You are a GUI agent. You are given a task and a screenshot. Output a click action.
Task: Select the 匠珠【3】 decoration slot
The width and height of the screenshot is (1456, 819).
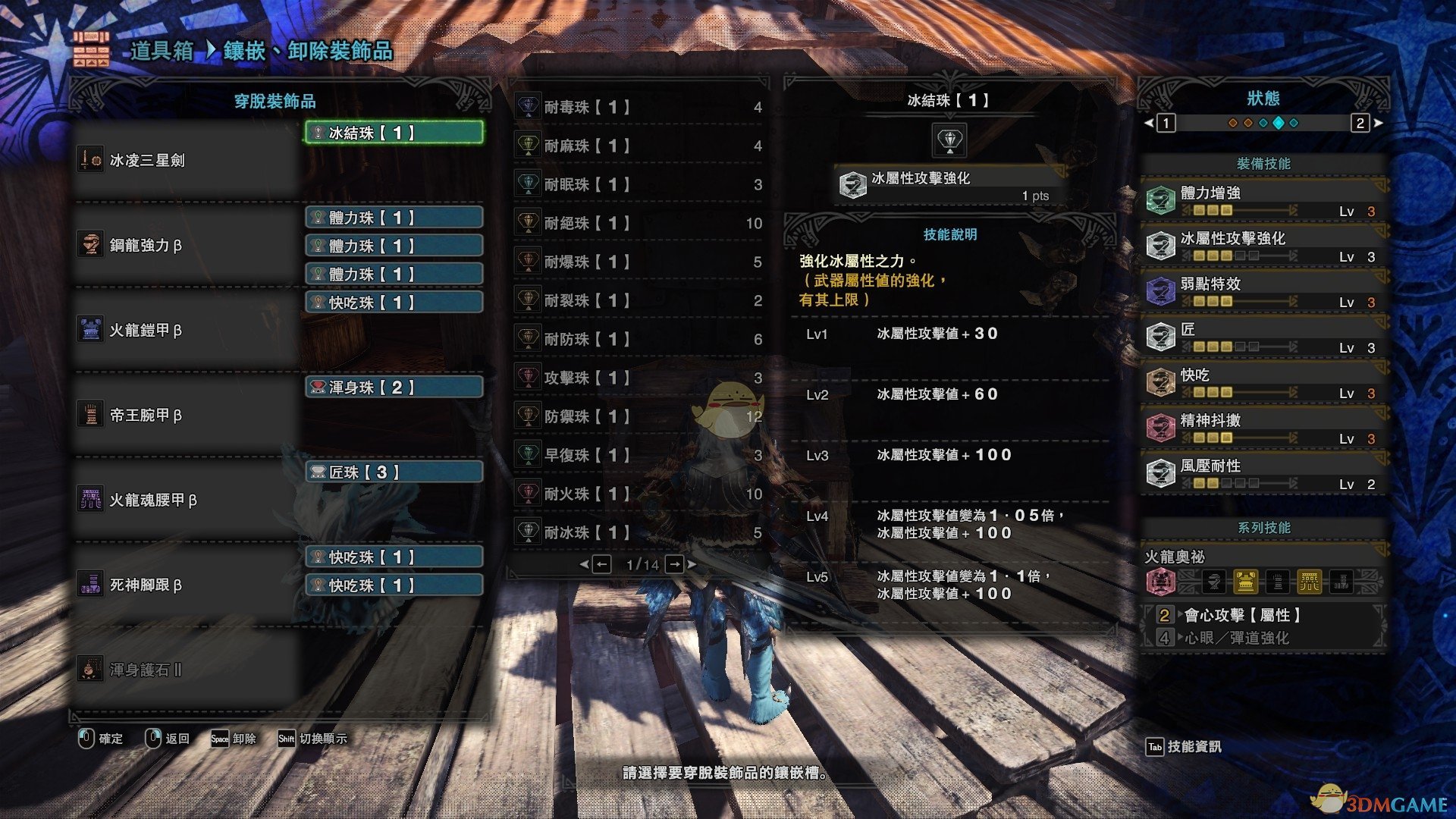click(394, 472)
